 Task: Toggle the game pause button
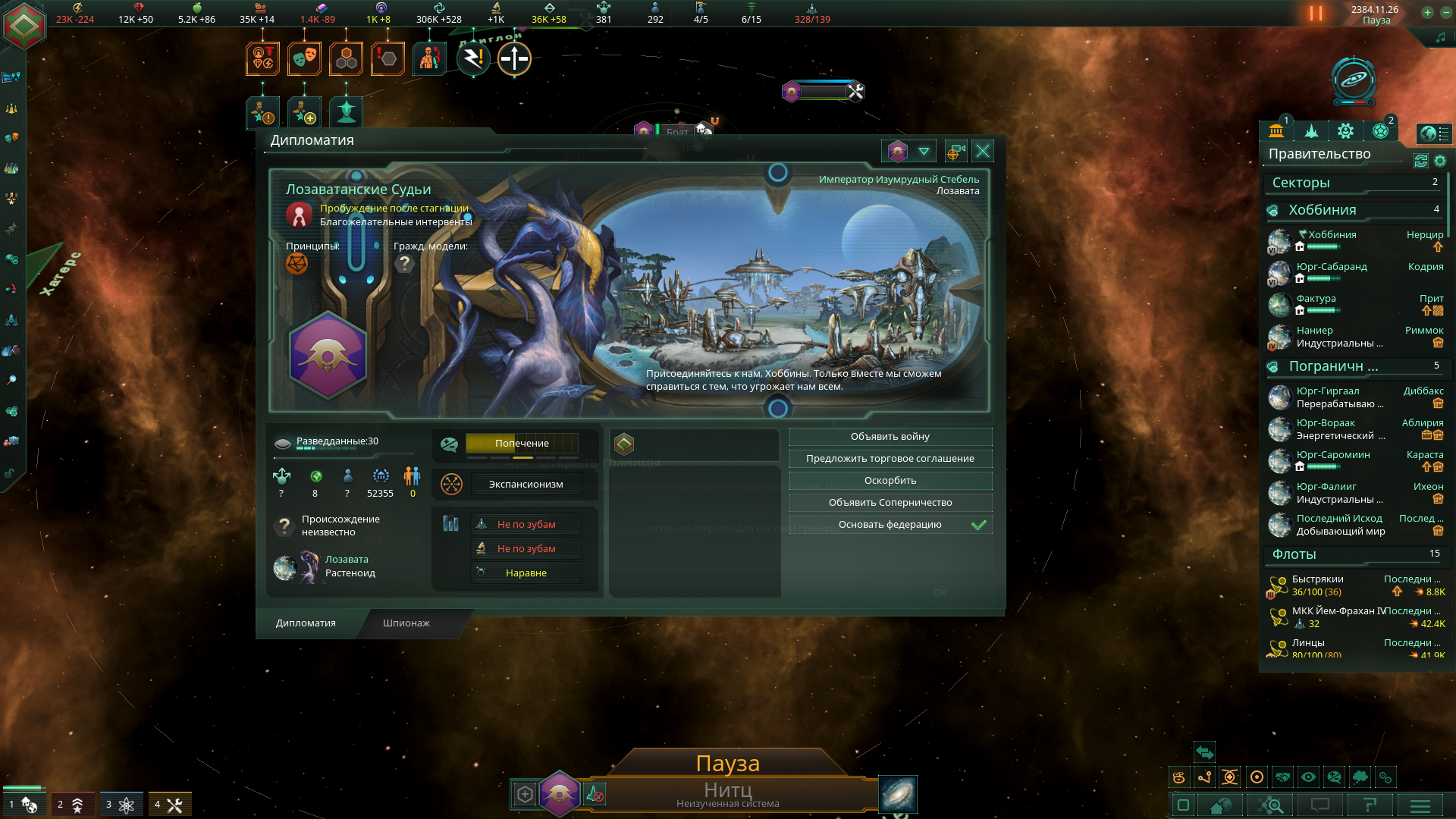pyautogui.click(x=1316, y=14)
